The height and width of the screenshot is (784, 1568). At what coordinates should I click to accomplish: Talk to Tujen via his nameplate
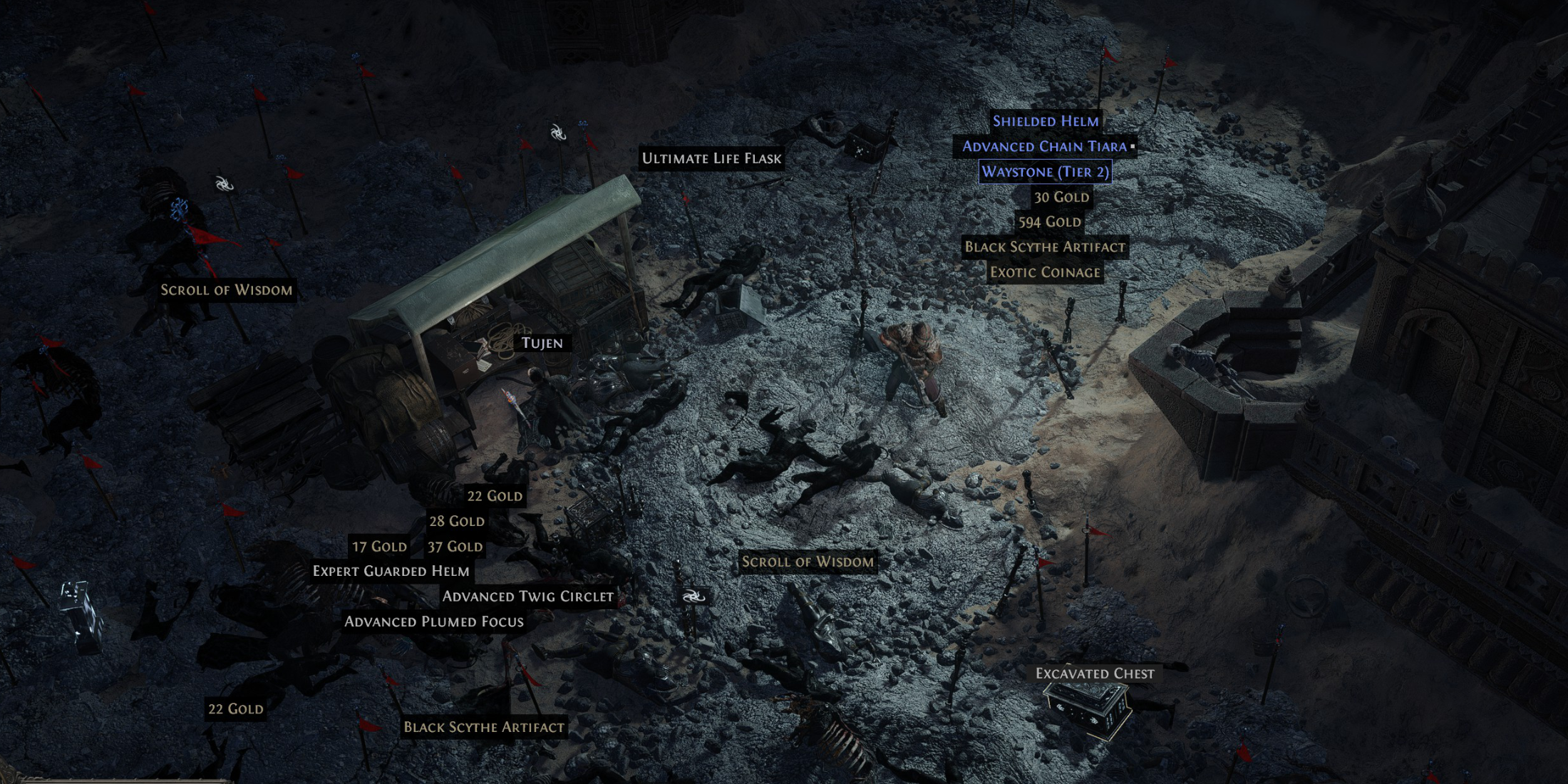point(542,343)
